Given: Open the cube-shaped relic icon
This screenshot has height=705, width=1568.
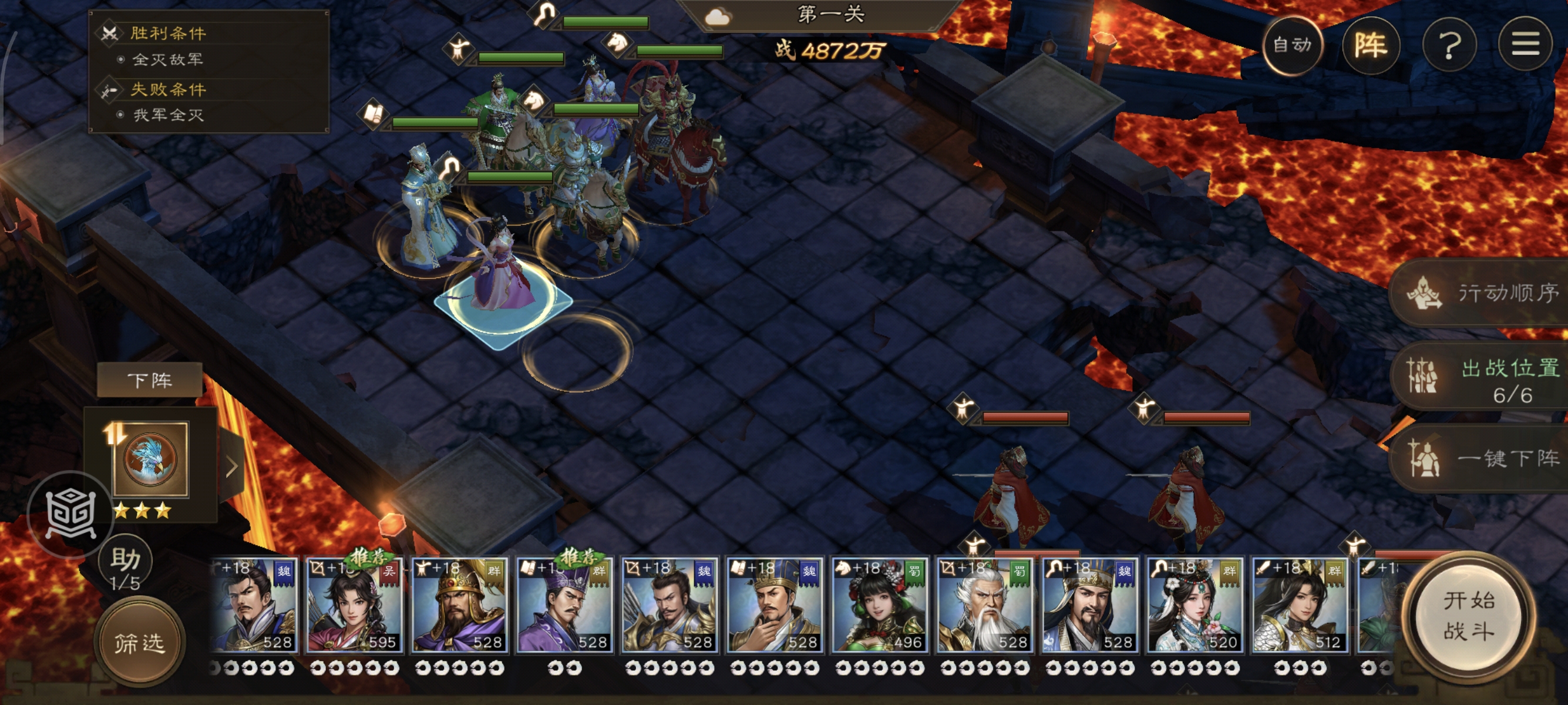Looking at the screenshot, I should (71, 515).
